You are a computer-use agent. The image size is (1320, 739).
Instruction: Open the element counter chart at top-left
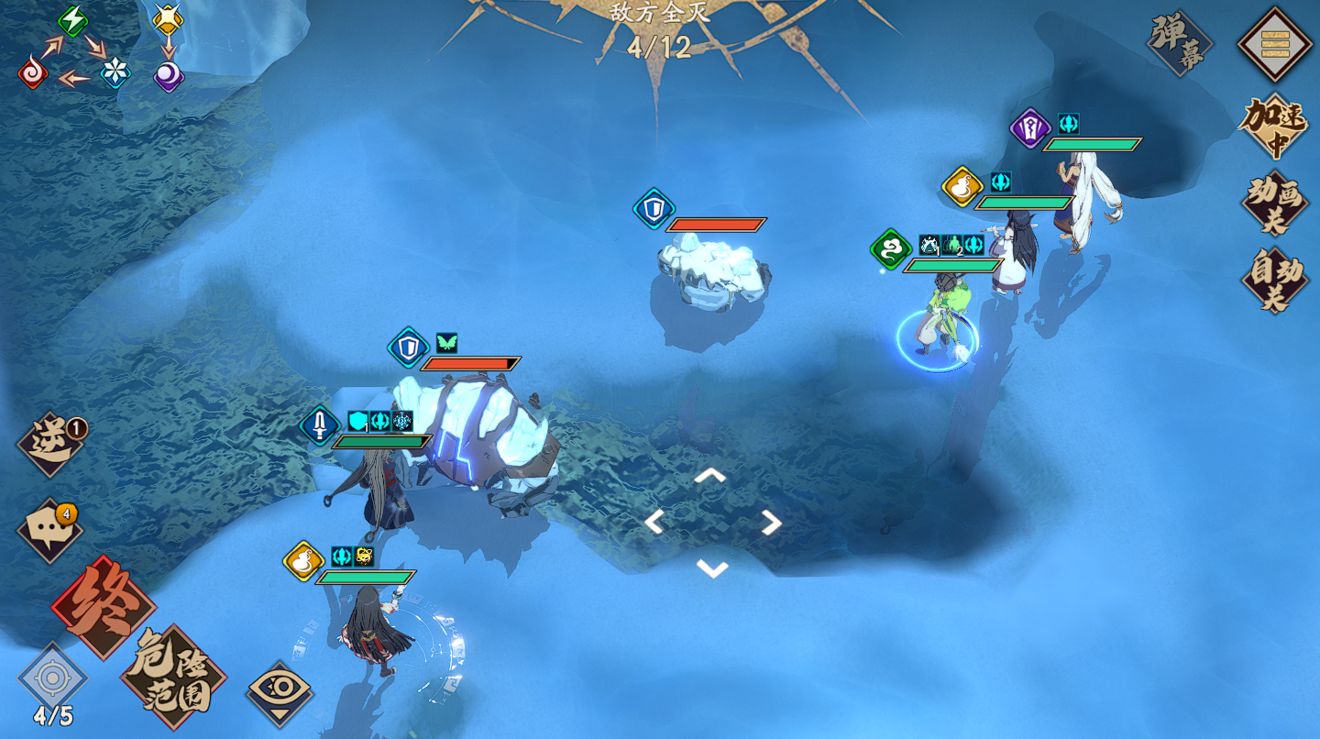pyautogui.click(x=102, y=48)
